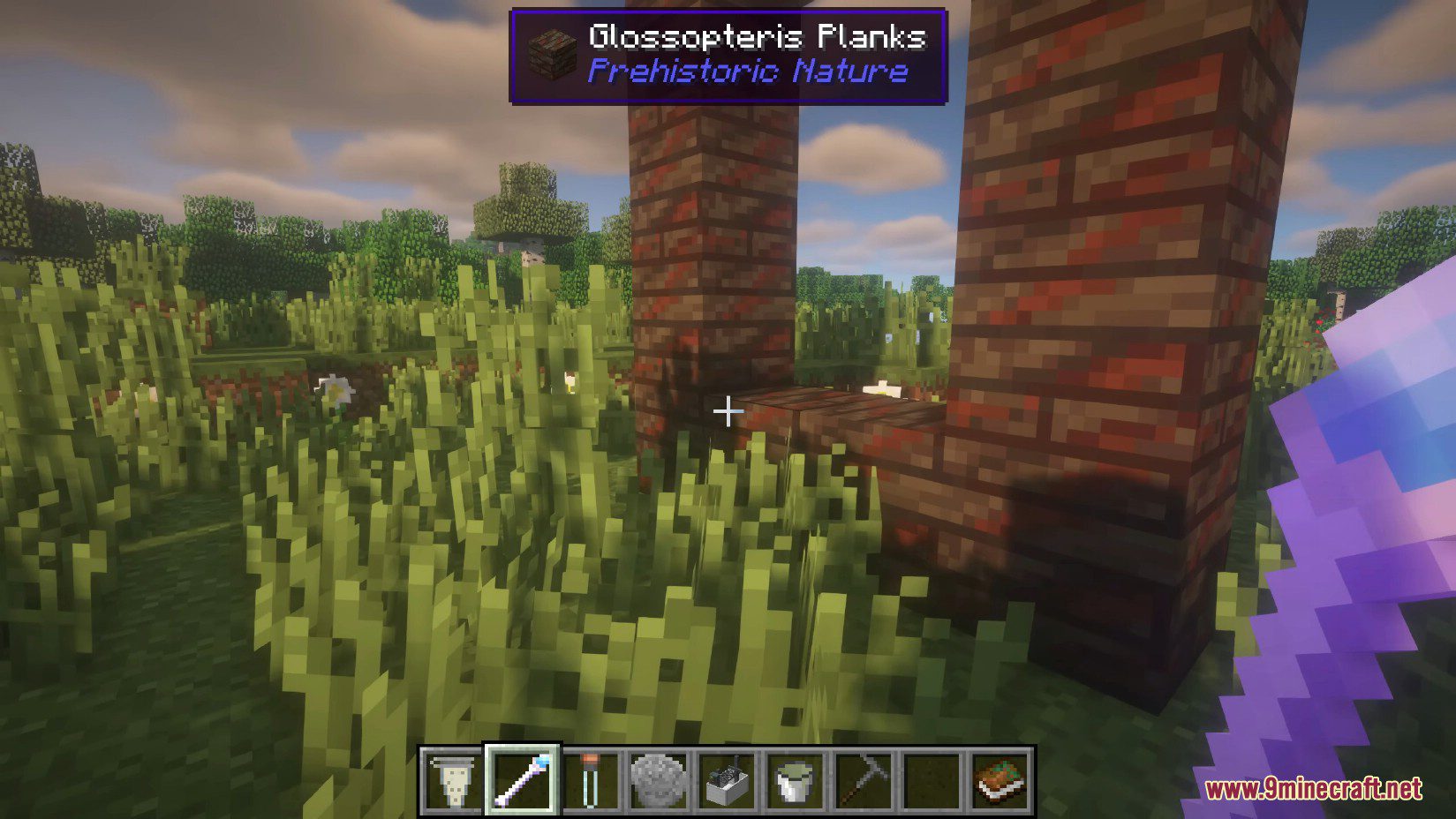
Task: Select the sieve funnel hotbar slot
Action: [454, 780]
